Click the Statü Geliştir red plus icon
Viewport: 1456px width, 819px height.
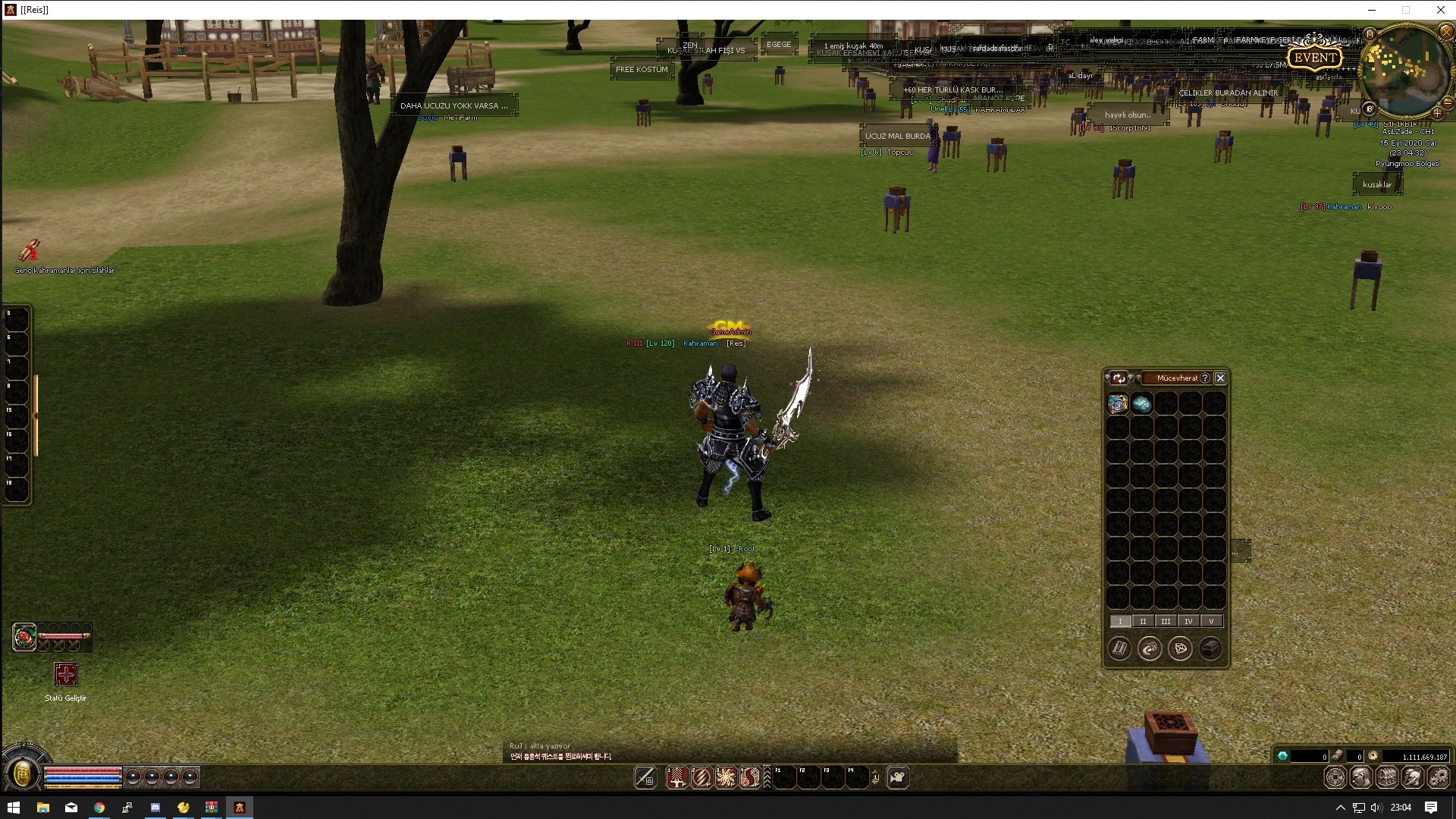tap(66, 674)
